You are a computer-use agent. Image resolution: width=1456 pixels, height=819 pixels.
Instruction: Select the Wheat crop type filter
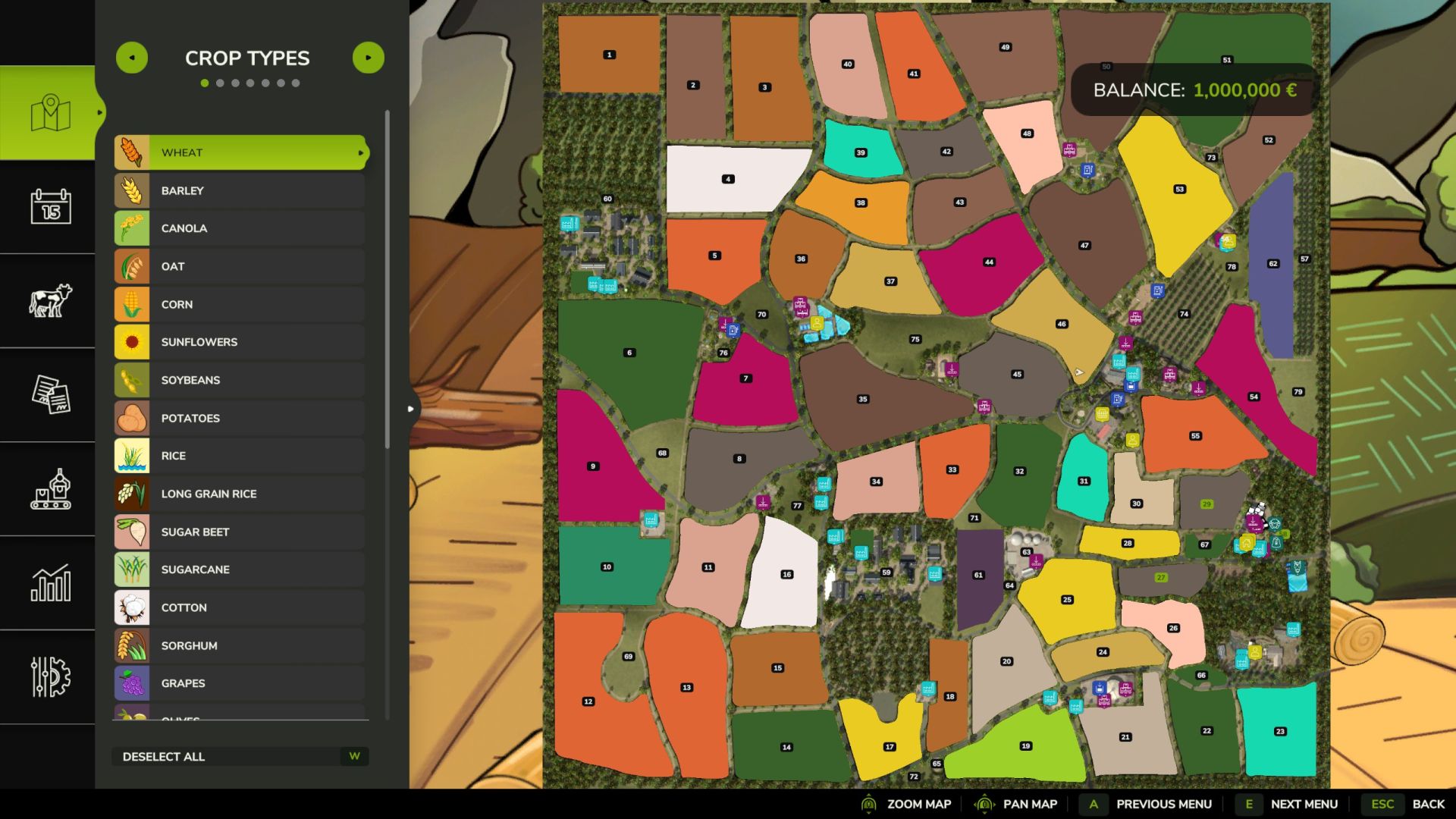click(x=241, y=152)
